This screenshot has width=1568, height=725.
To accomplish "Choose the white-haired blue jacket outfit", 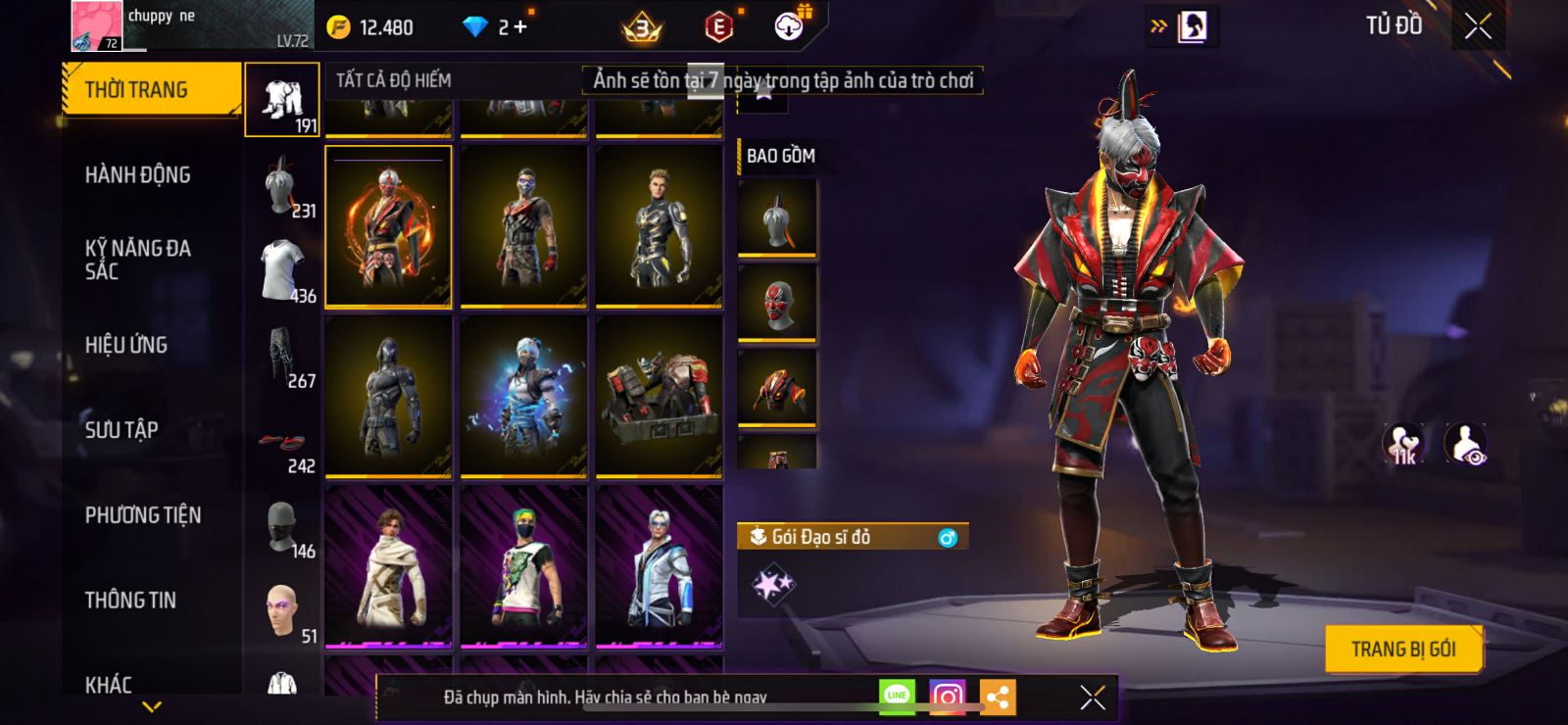I will pos(659,566).
